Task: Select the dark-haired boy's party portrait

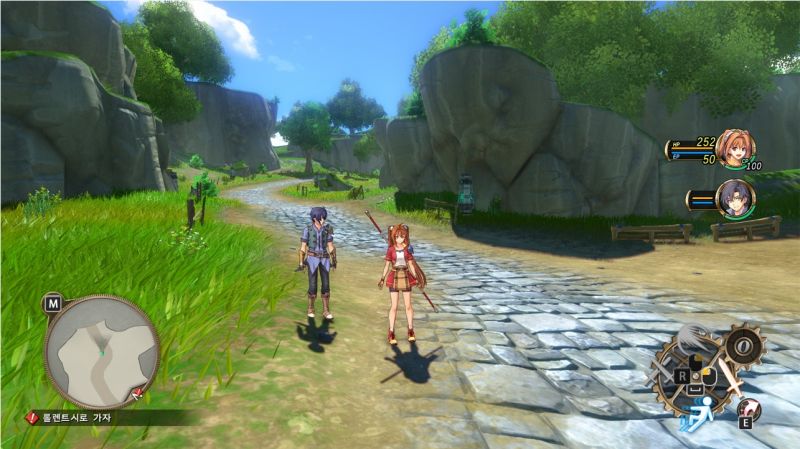Action: click(735, 199)
